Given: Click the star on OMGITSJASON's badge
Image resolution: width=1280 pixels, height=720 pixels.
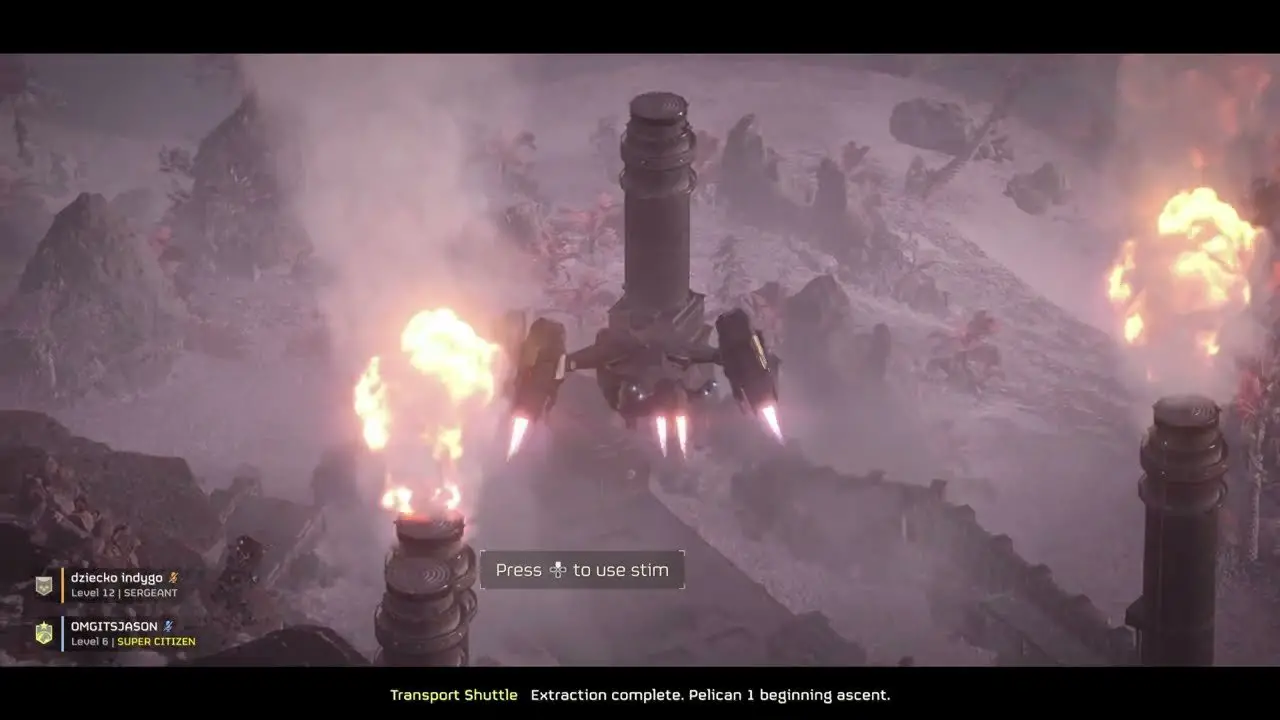Looking at the screenshot, I should tap(44, 625).
